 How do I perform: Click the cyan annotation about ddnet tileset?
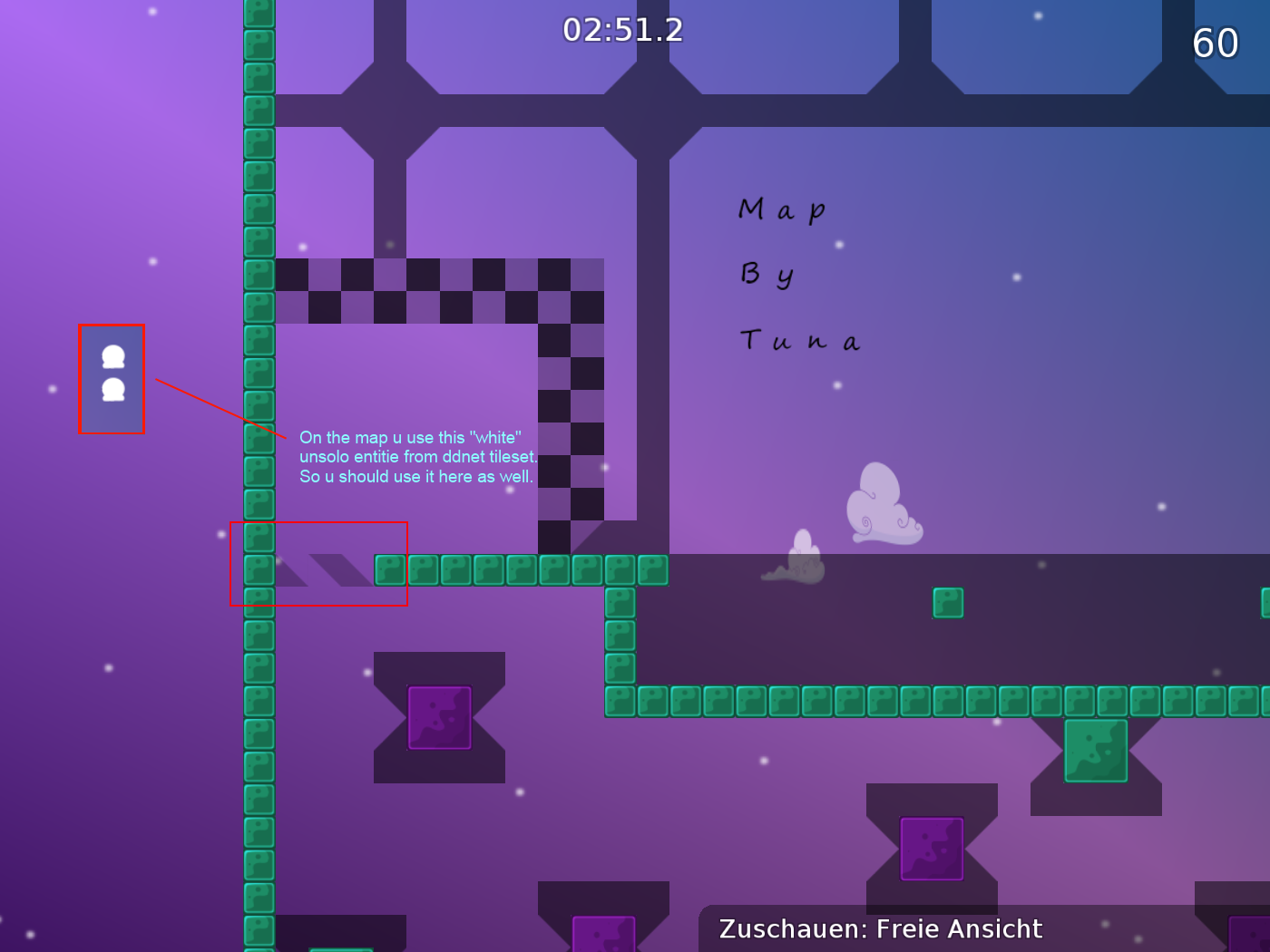pyautogui.click(x=417, y=457)
